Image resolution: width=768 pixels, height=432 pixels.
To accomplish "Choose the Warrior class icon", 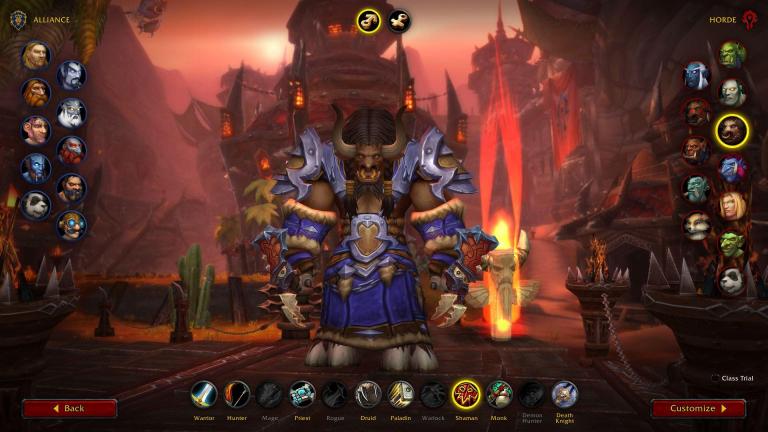I will (x=204, y=394).
